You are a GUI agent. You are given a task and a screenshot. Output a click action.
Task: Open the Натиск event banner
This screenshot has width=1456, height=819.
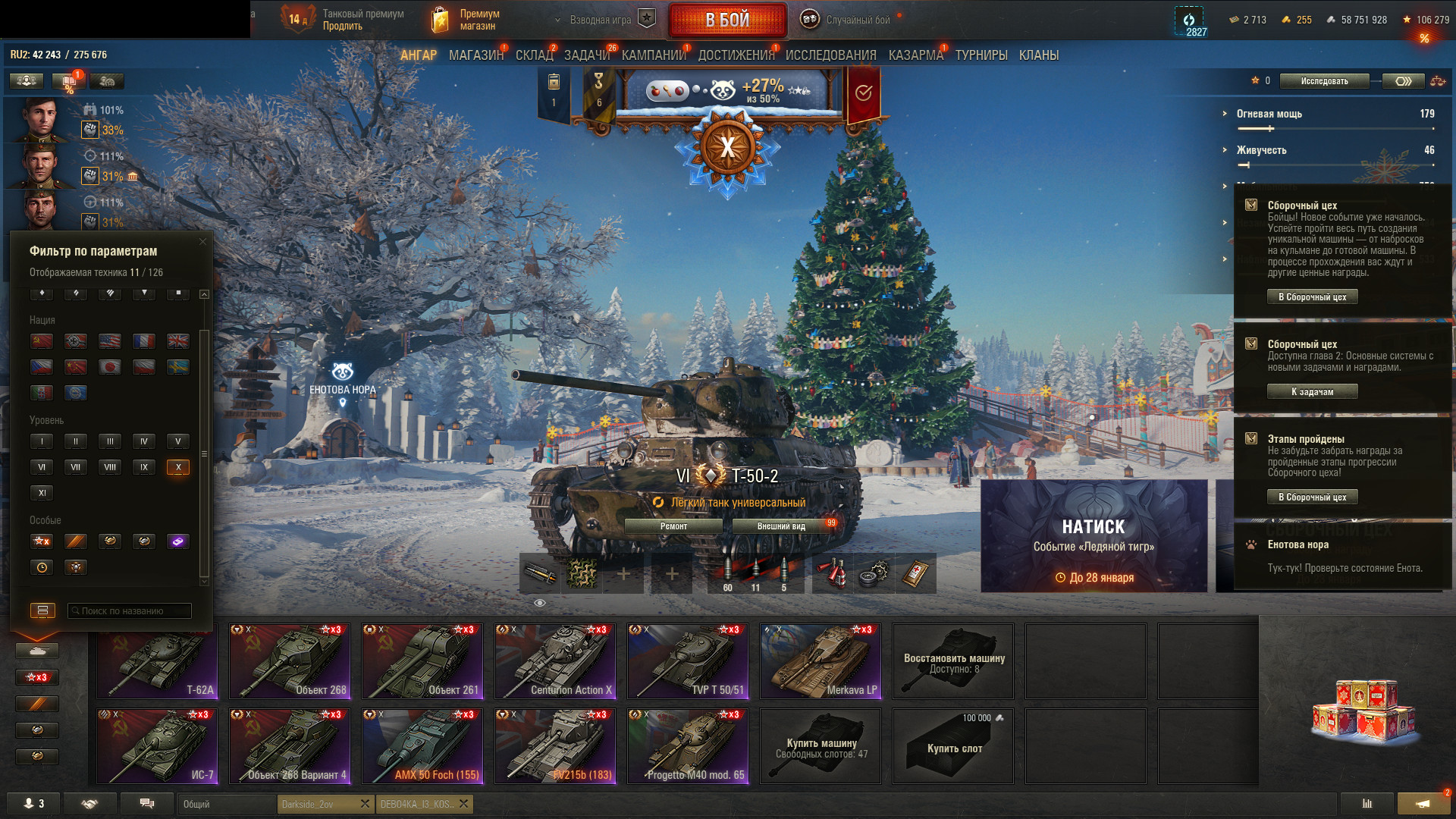coord(1094,535)
